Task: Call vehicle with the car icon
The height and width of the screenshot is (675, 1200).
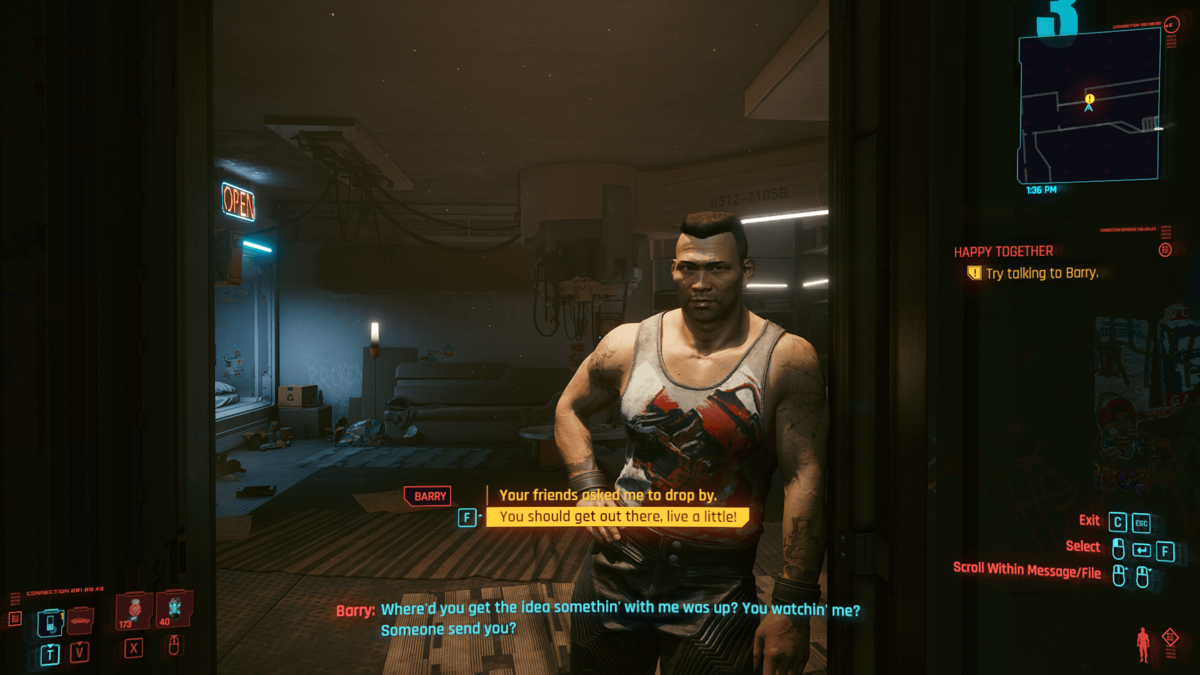Action: tap(80, 621)
